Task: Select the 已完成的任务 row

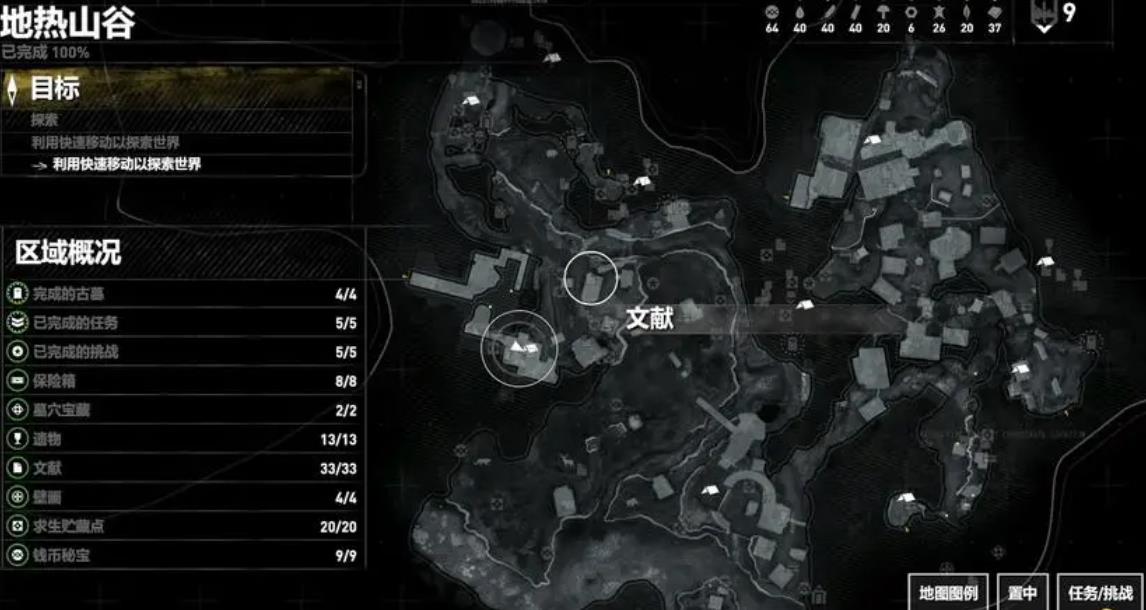Action: coord(183,323)
